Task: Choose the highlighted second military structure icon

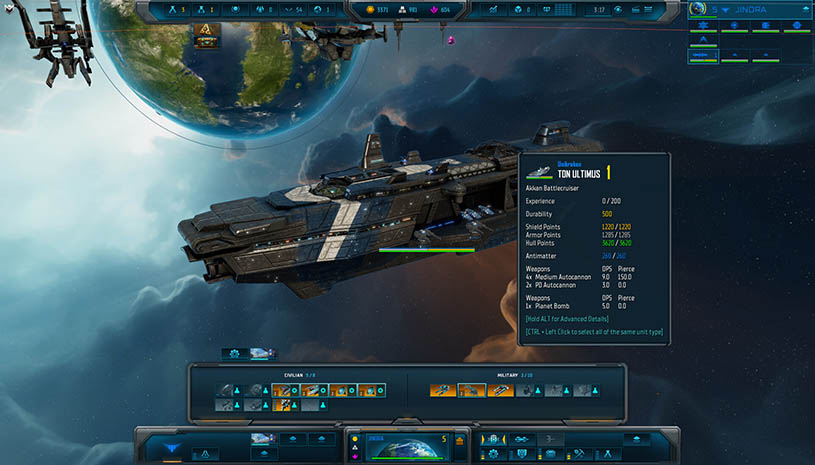Action: pos(471,390)
